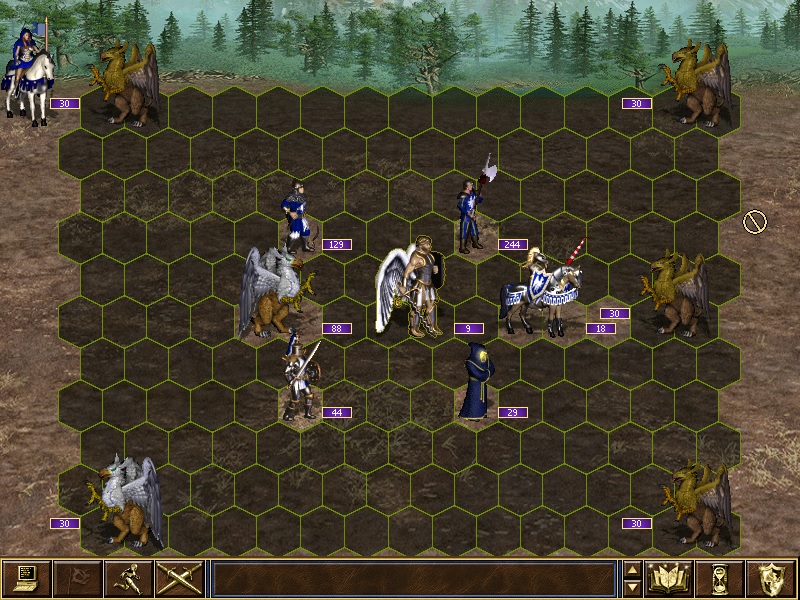Open the spellbook to cast a spell
Image resolution: width=800 pixels, height=600 pixels.
[x=670, y=578]
